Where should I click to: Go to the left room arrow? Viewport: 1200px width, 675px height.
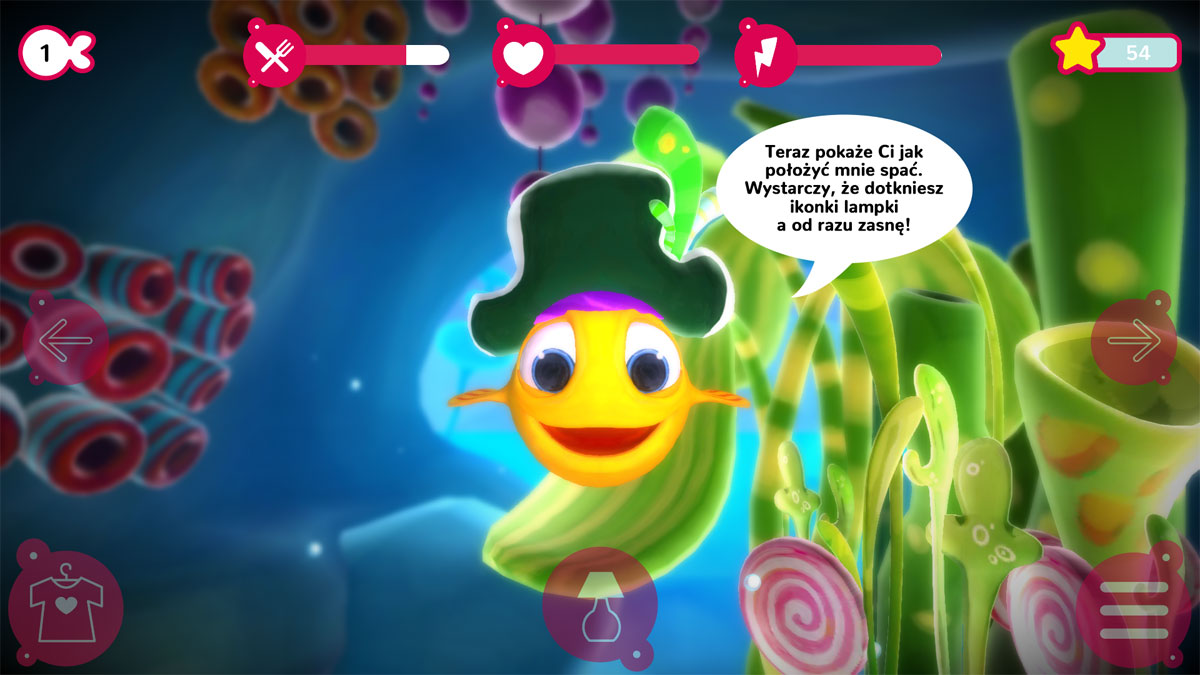point(66,342)
